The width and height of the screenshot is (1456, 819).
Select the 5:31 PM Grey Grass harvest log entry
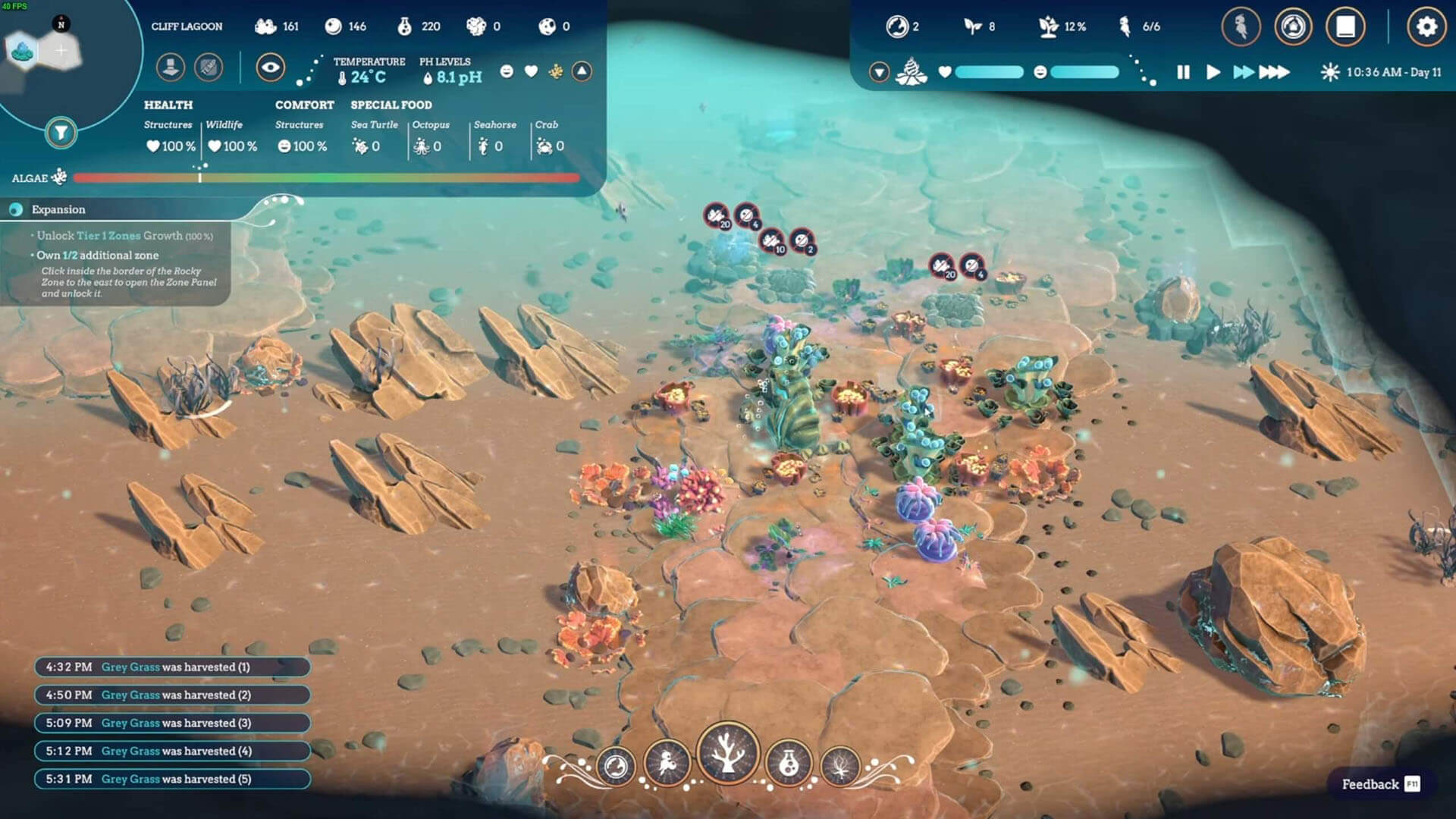[x=172, y=779]
